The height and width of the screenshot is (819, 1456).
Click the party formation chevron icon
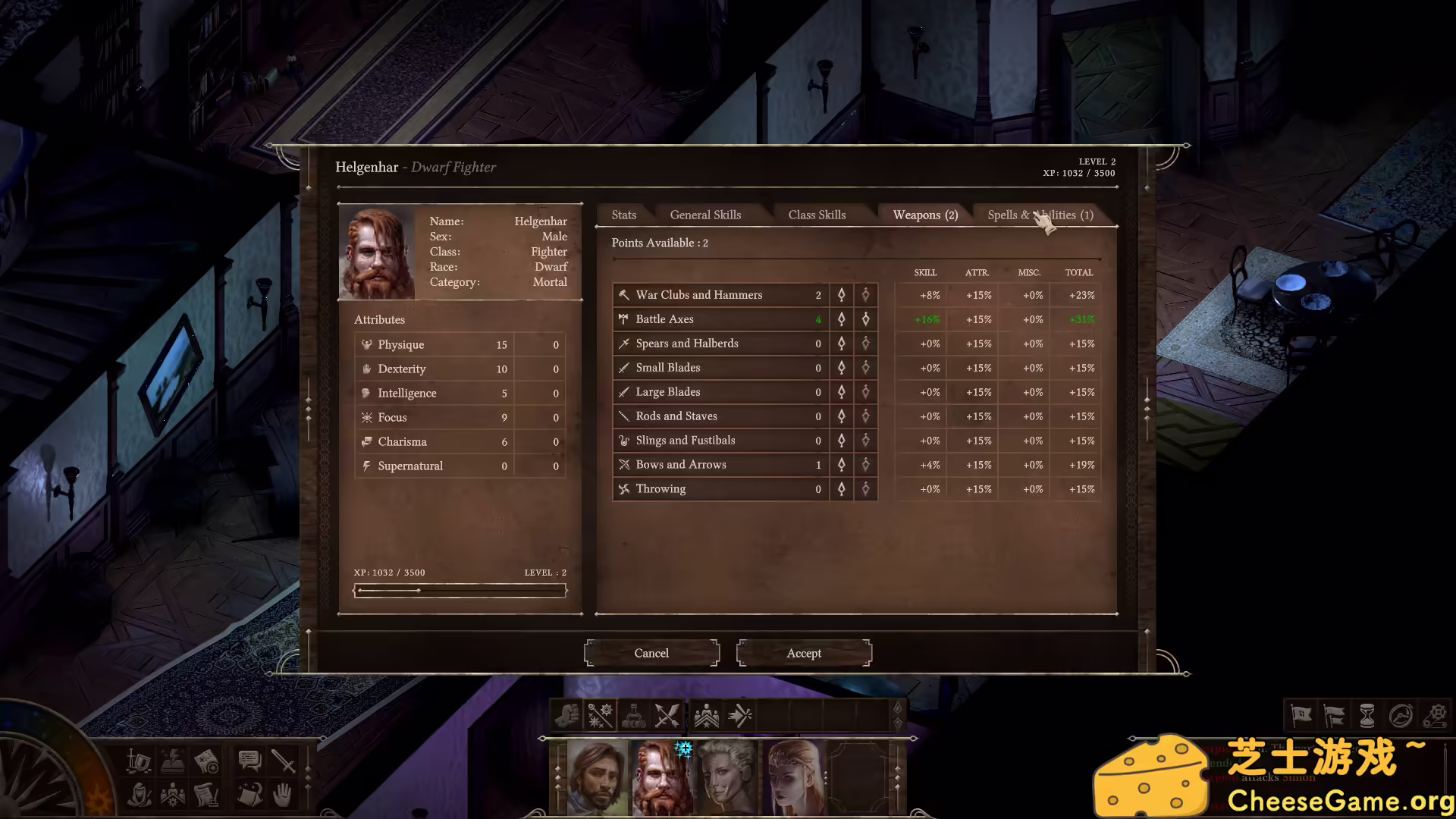click(707, 715)
